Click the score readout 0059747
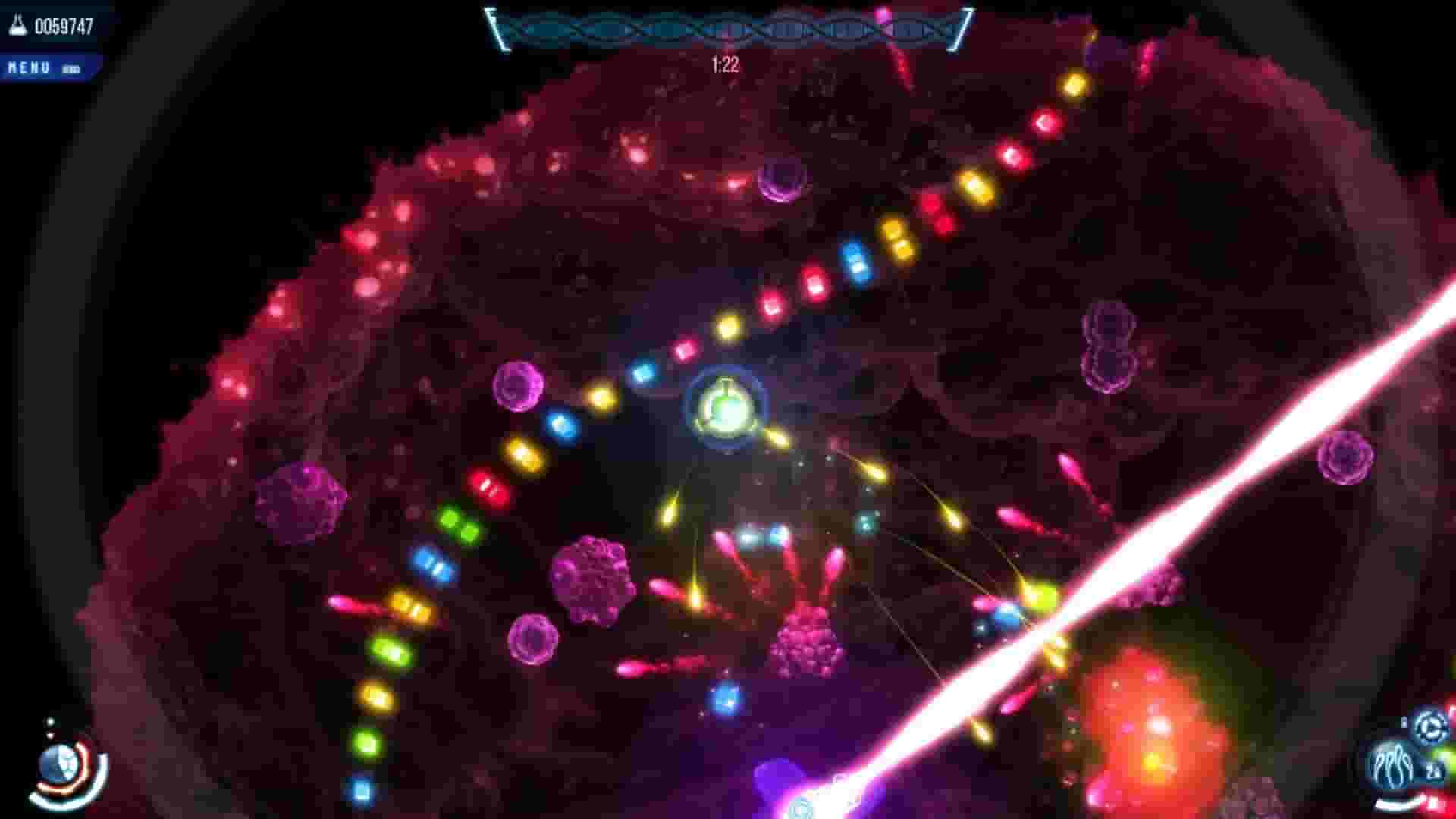The width and height of the screenshot is (1456, 819). pyautogui.click(x=64, y=24)
